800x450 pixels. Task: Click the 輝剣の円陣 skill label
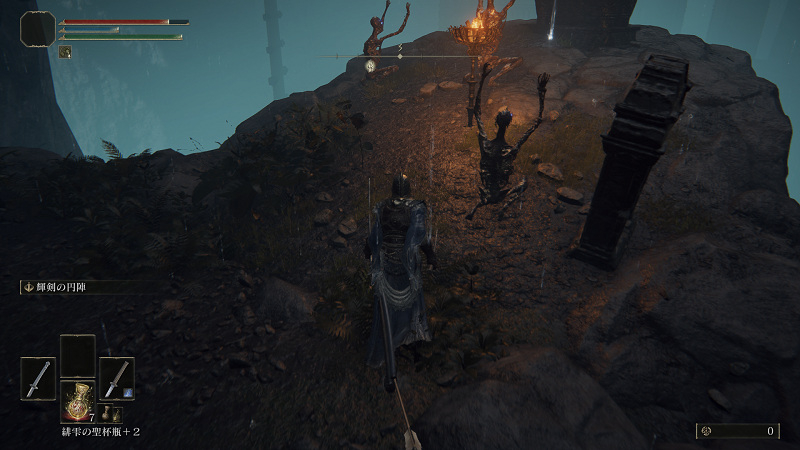tap(70, 287)
